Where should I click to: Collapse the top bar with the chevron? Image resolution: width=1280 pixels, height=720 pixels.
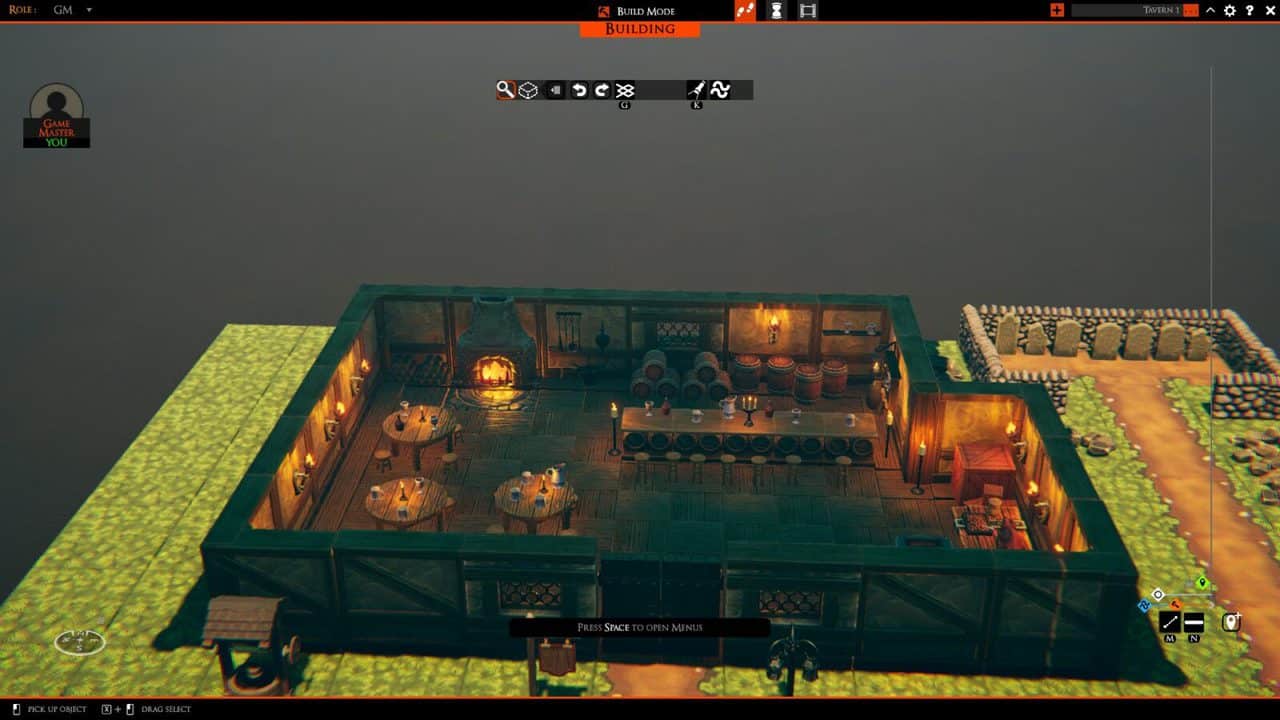1210,10
